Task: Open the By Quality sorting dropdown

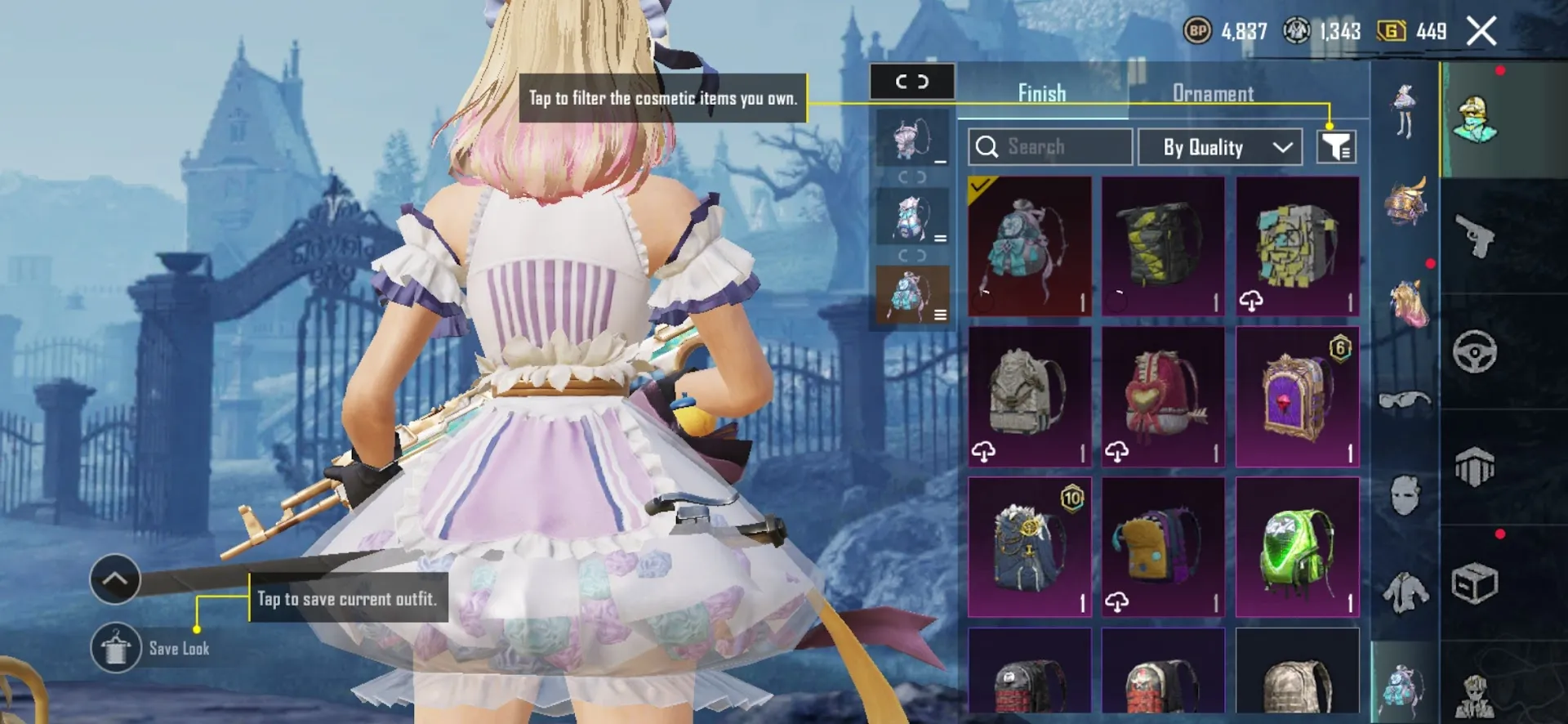Action: (x=1219, y=147)
